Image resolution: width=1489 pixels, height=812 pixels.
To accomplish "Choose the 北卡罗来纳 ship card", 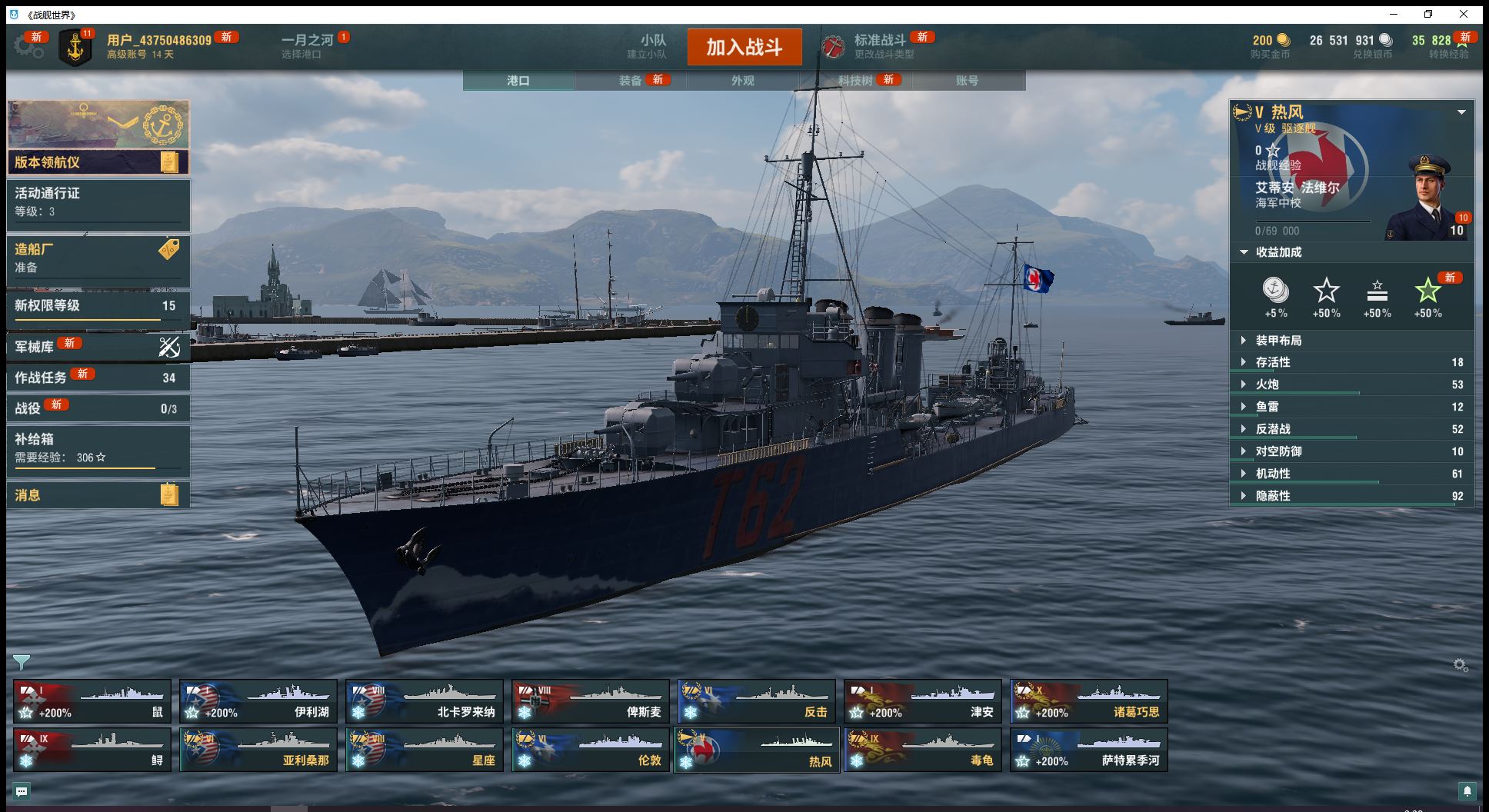I will (x=425, y=701).
